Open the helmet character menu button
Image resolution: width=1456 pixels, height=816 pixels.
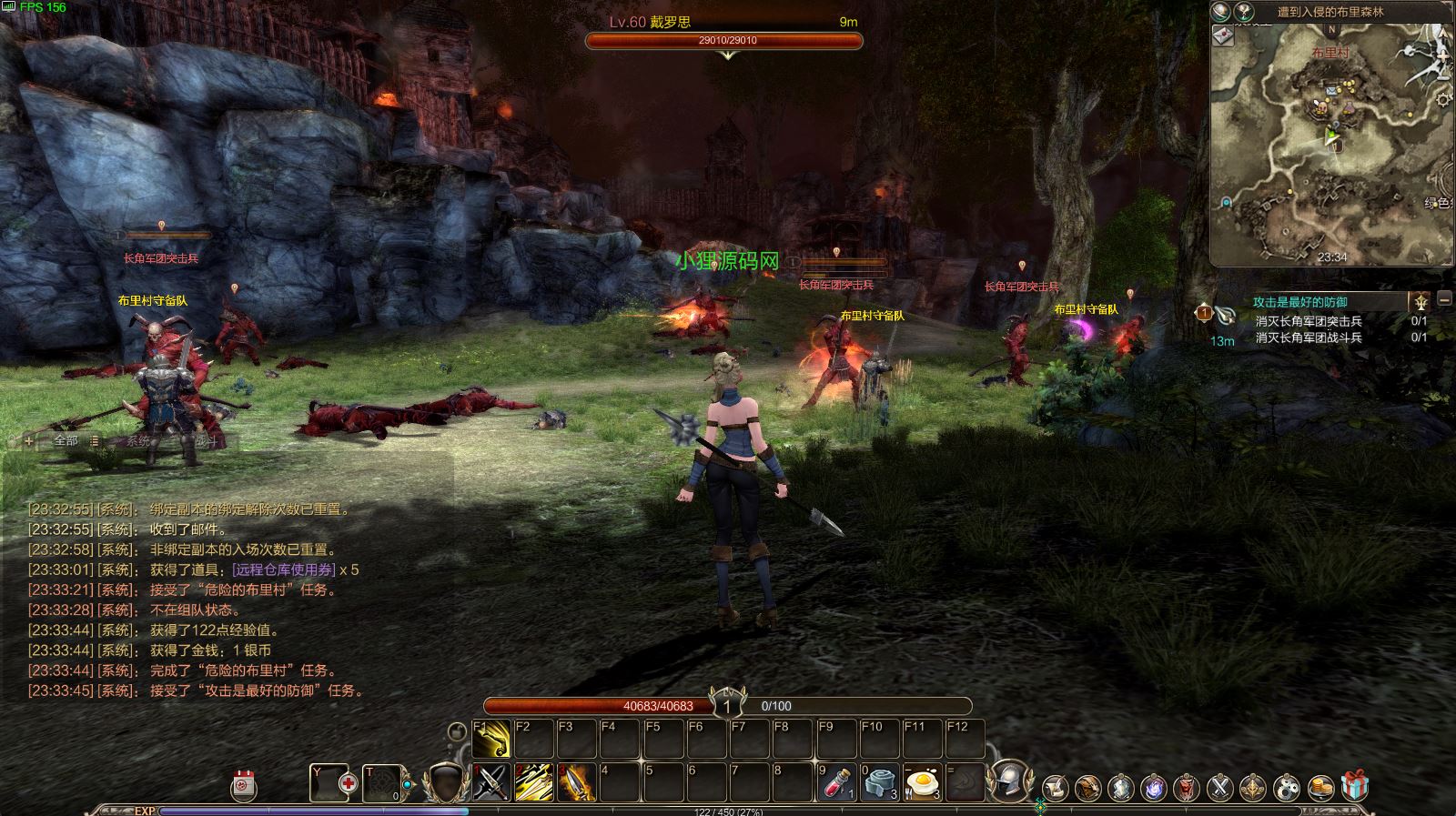pyautogui.click(x=1010, y=781)
